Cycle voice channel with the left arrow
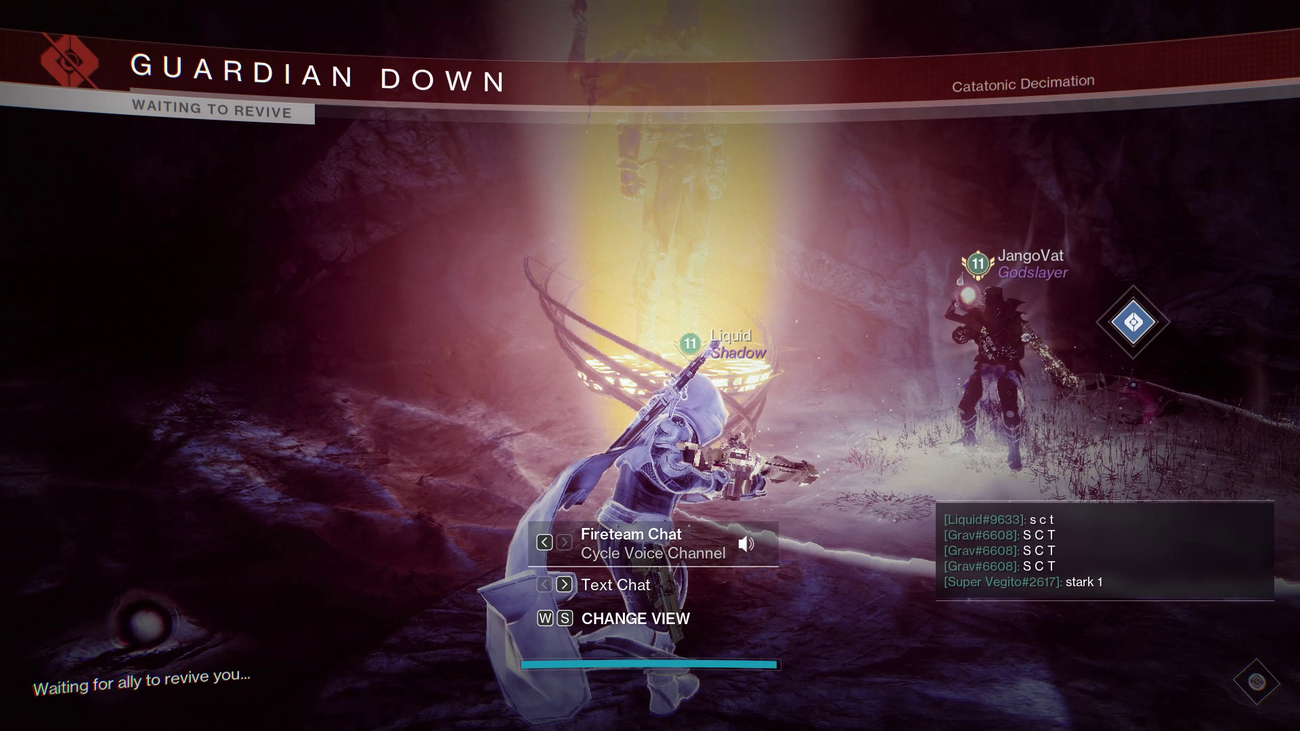Image resolution: width=1300 pixels, height=731 pixels. 543,541
